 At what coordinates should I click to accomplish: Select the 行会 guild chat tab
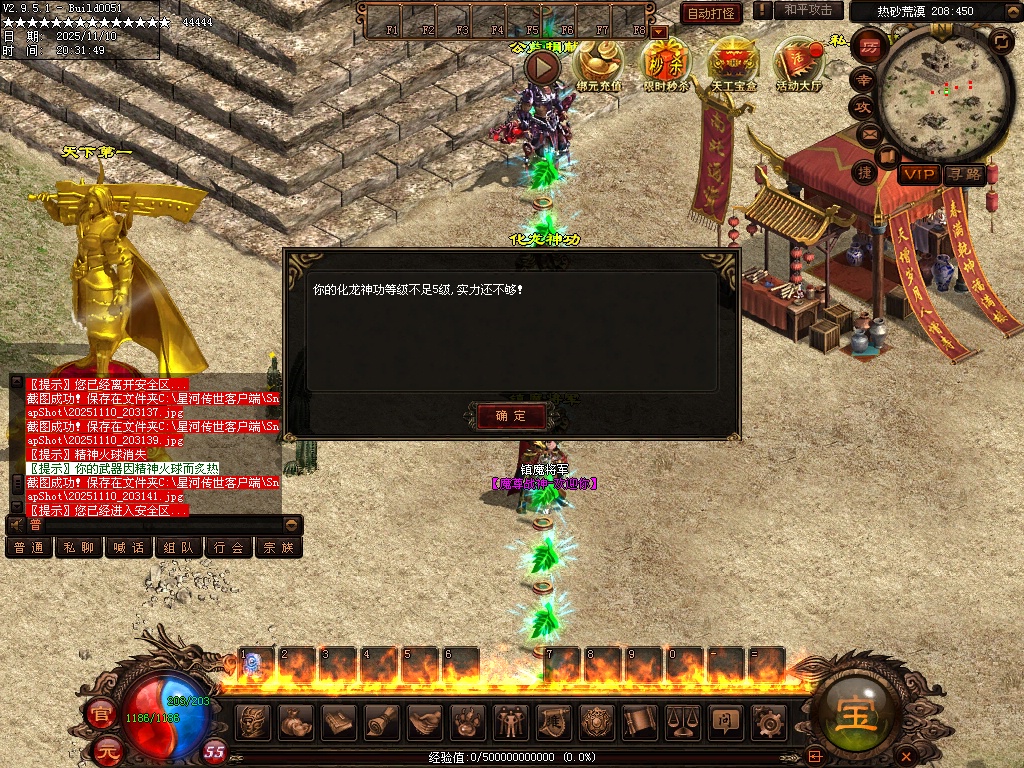click(x=229, y=547)
